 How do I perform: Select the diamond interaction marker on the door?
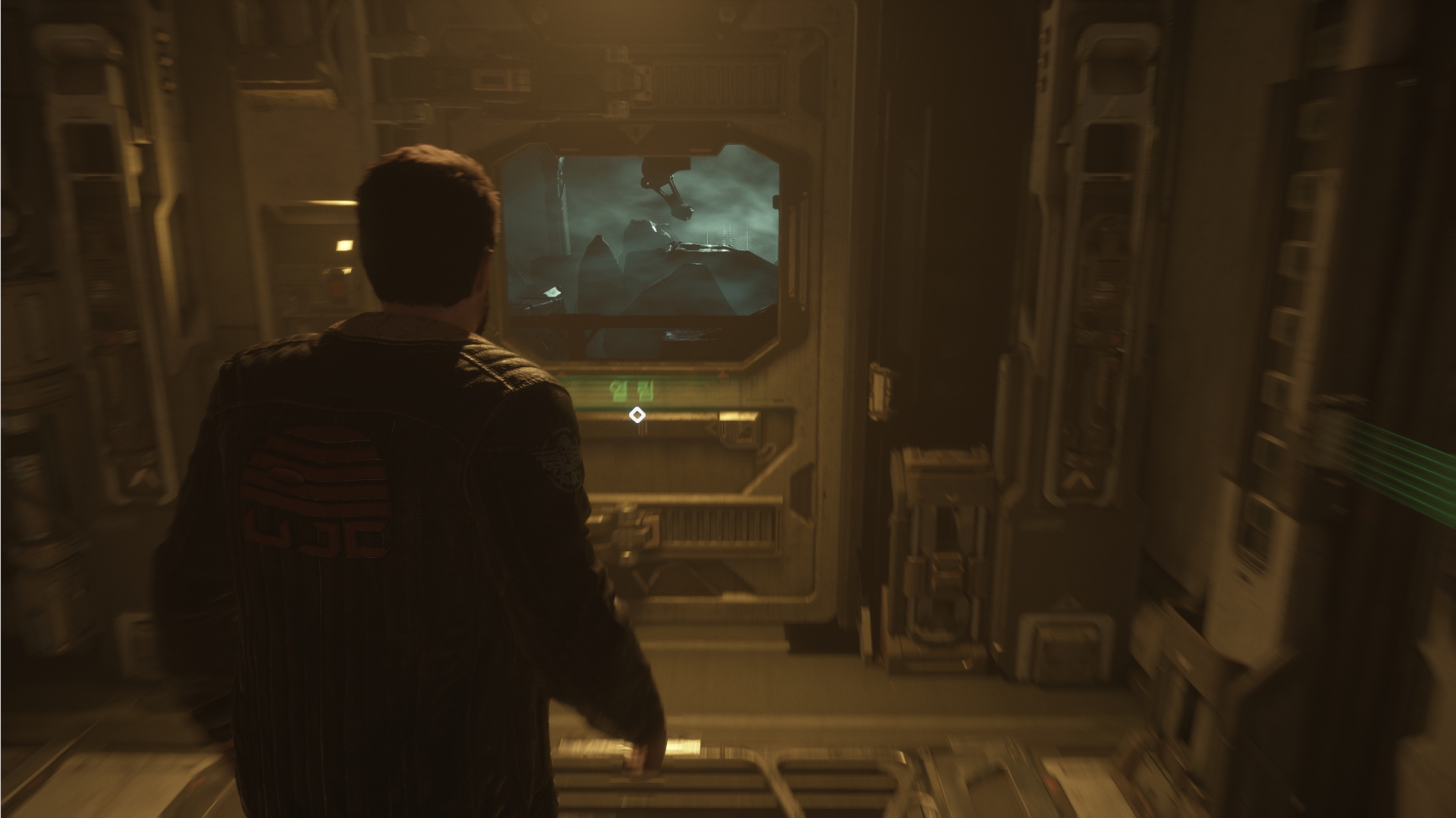[x=637, y=415]
